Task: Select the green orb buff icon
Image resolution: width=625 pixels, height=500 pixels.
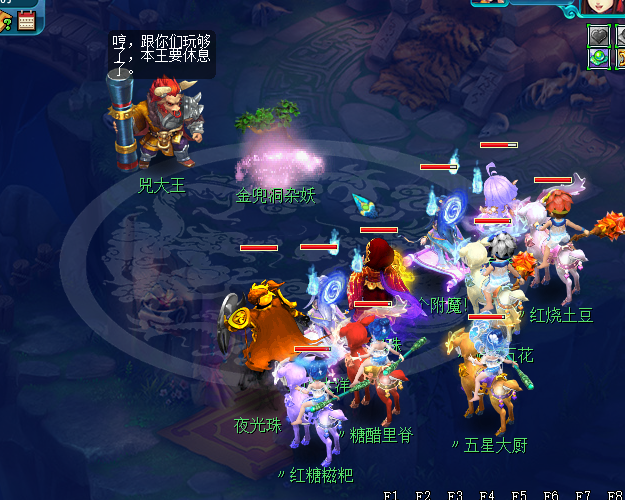Action: click(x=597, y=58)
